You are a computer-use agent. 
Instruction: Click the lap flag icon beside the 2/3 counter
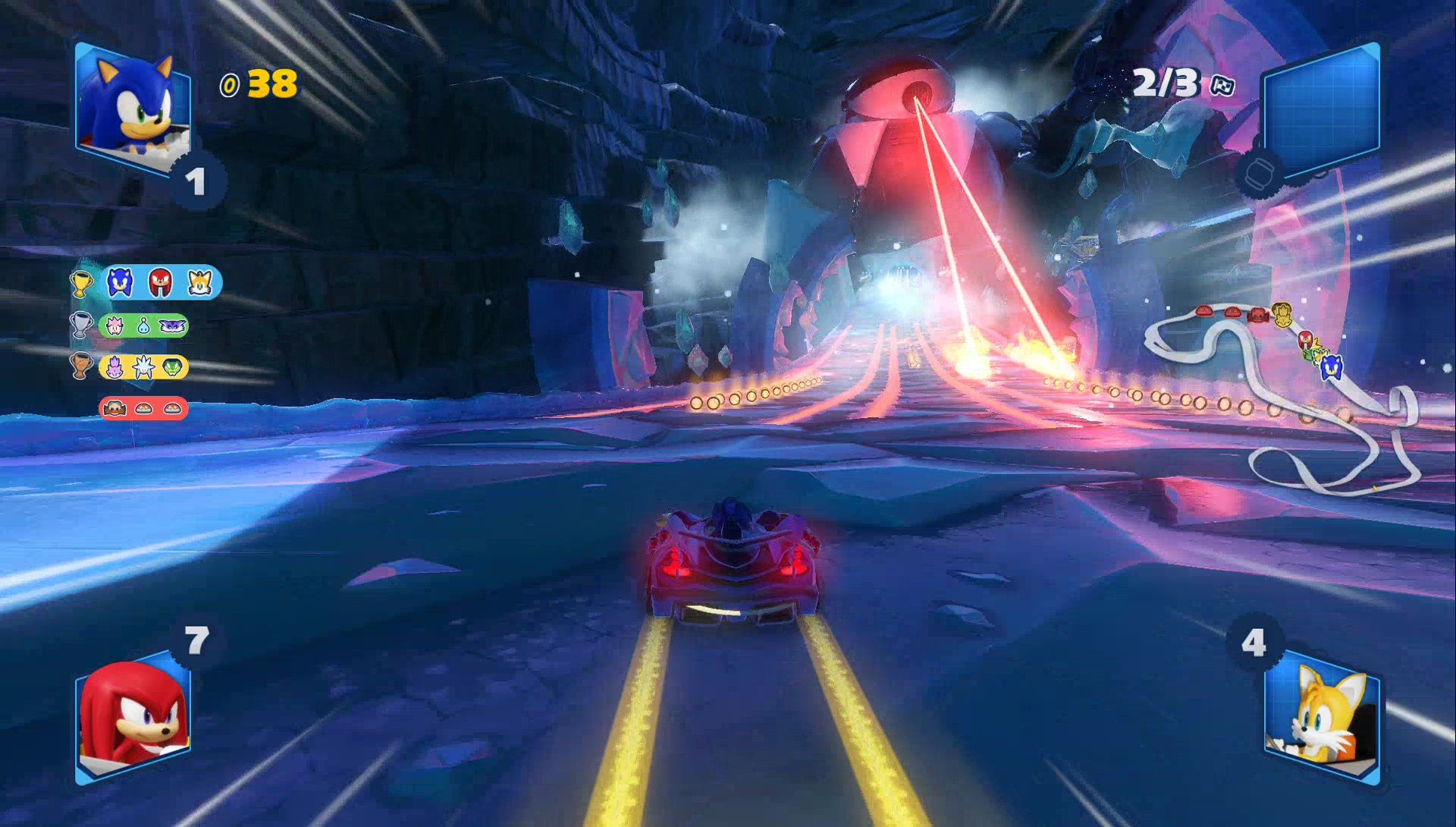tap(1223, 86)
